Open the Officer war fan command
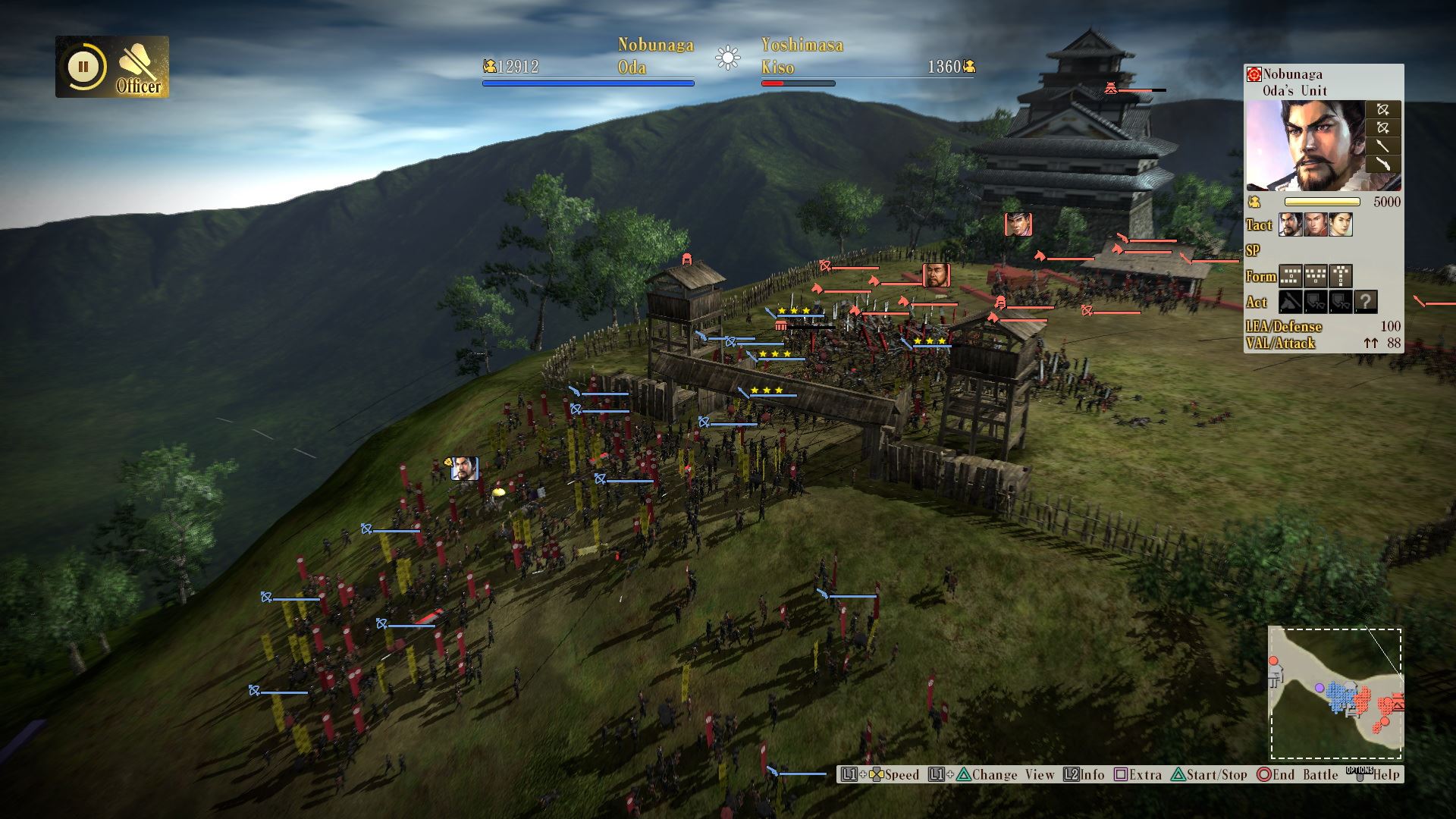The height and width of the screenshot is (819, 1456). [x=139, y=67]
